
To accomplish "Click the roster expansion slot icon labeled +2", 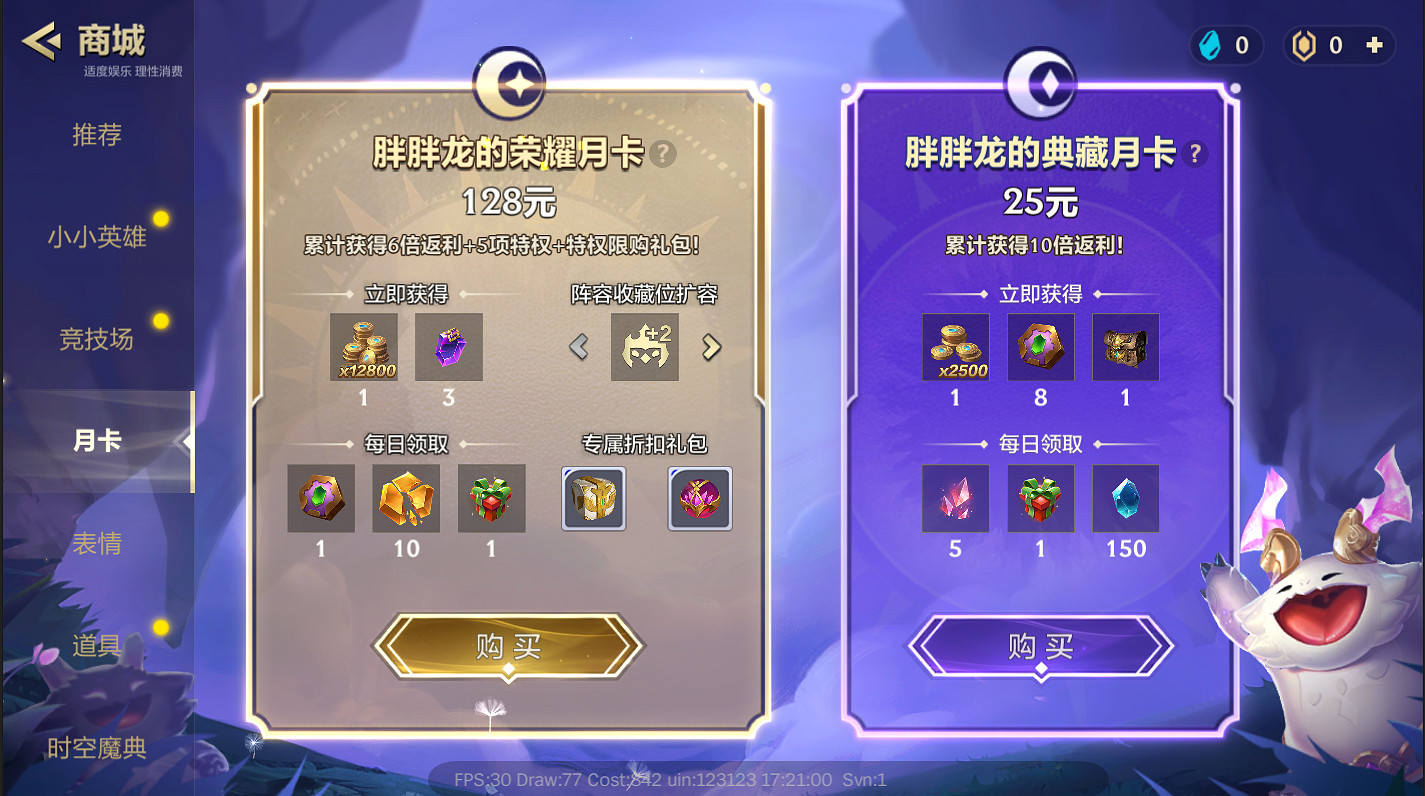I will click(645, 347).
